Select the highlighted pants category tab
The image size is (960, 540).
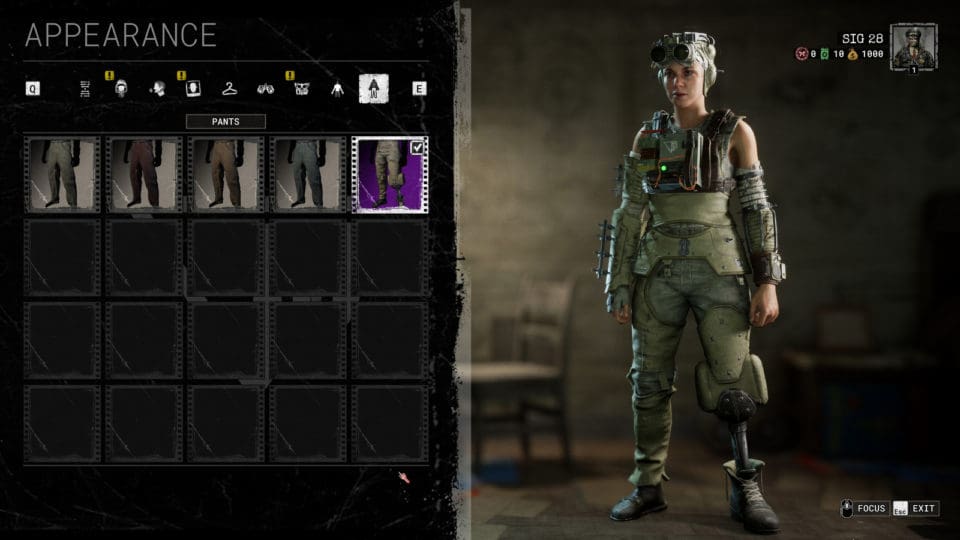374,88
